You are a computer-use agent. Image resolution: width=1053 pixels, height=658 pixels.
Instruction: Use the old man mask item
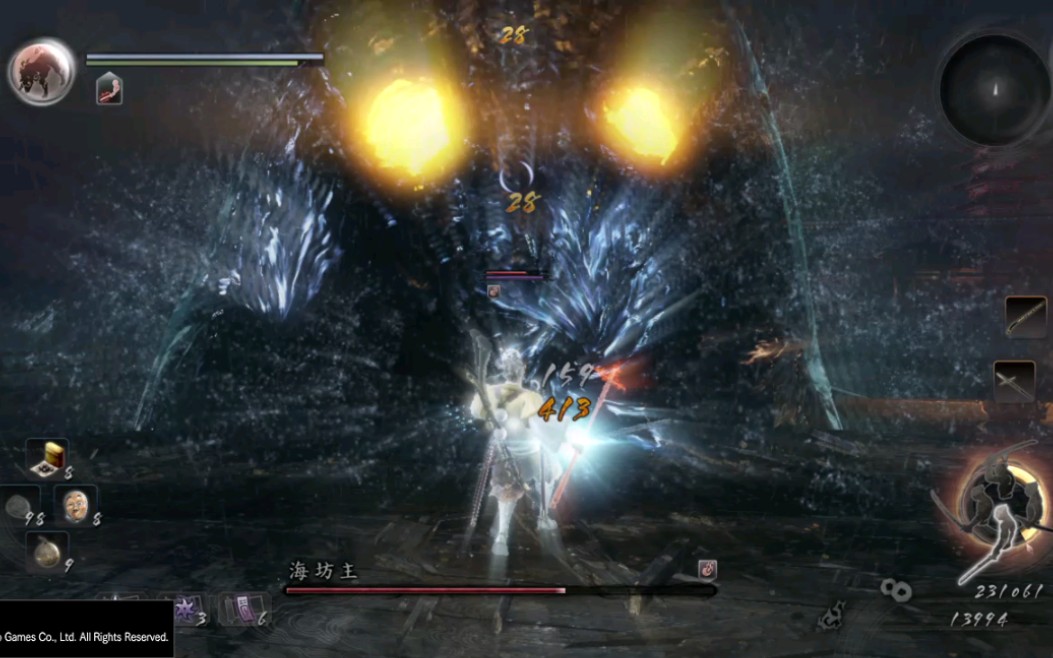[x=74, y=504]
